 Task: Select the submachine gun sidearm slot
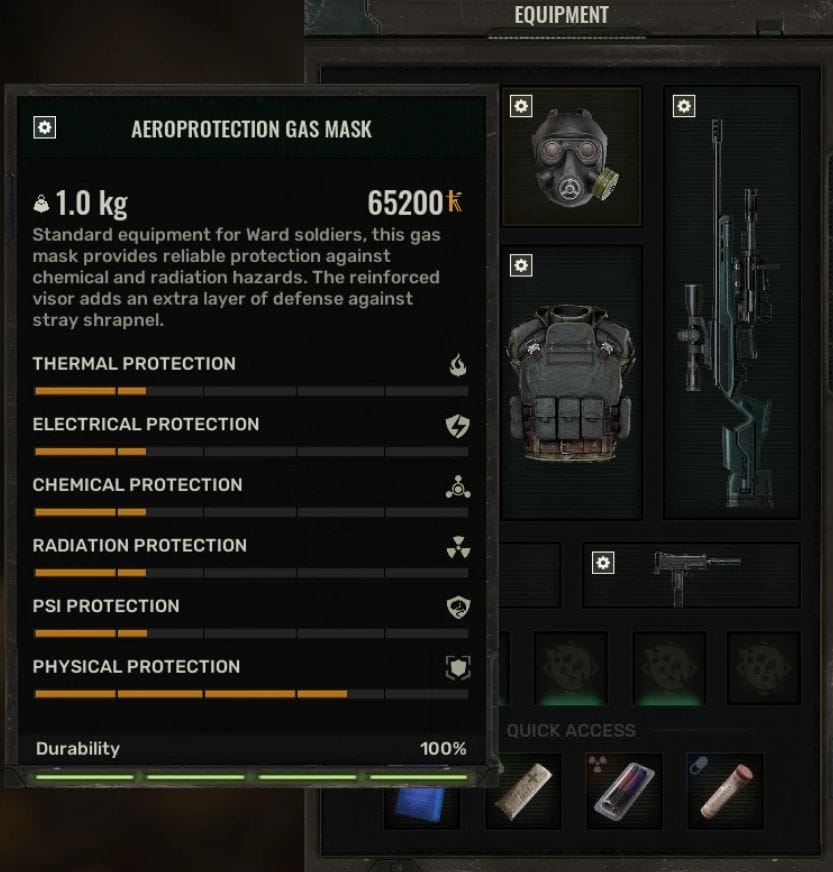click(692, 574)
